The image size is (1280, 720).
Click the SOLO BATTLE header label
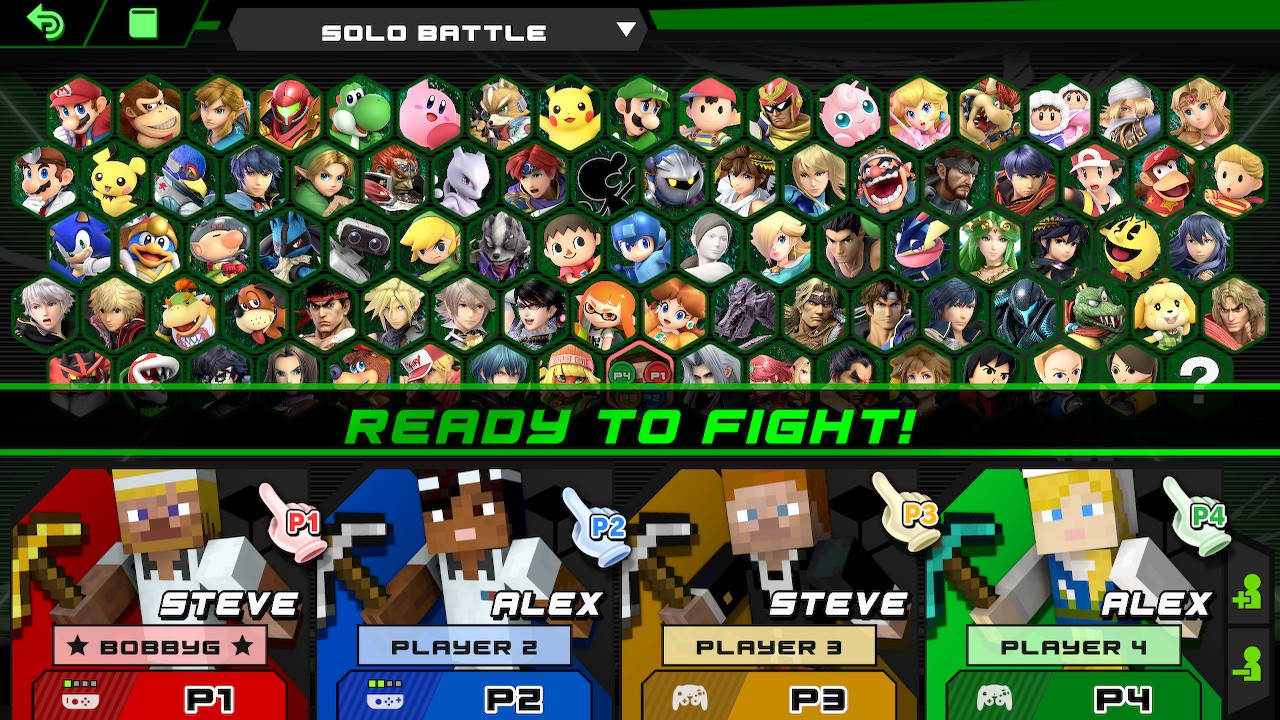click(432, 30)
